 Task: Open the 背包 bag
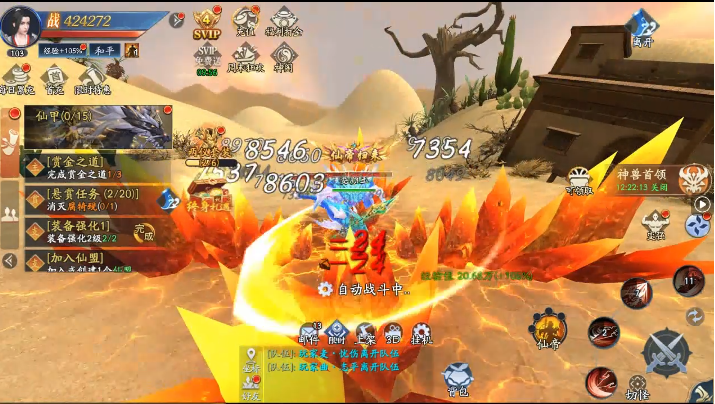[456, 379]
